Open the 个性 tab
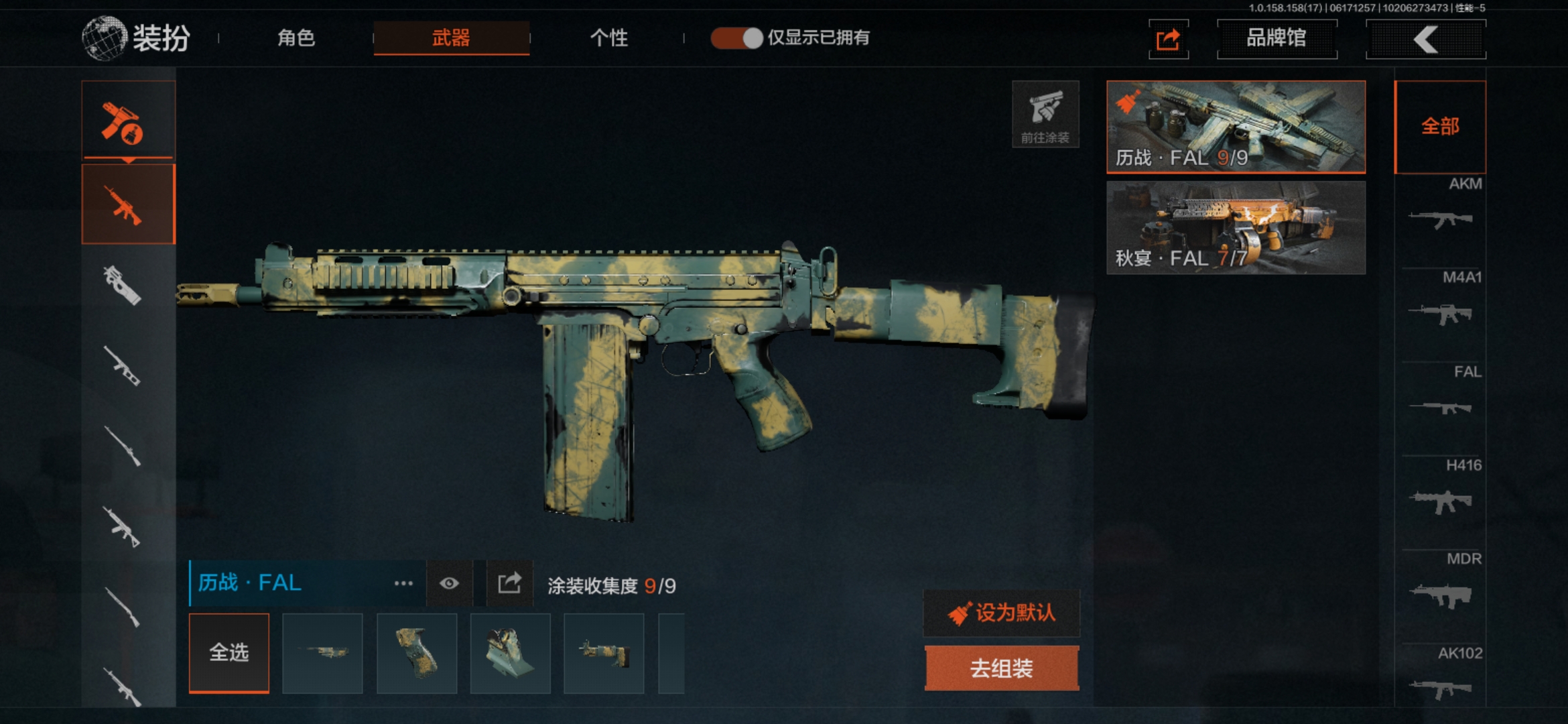This screenshot has width=1568, height=724. pyautogui.click(x=608, y=38)
